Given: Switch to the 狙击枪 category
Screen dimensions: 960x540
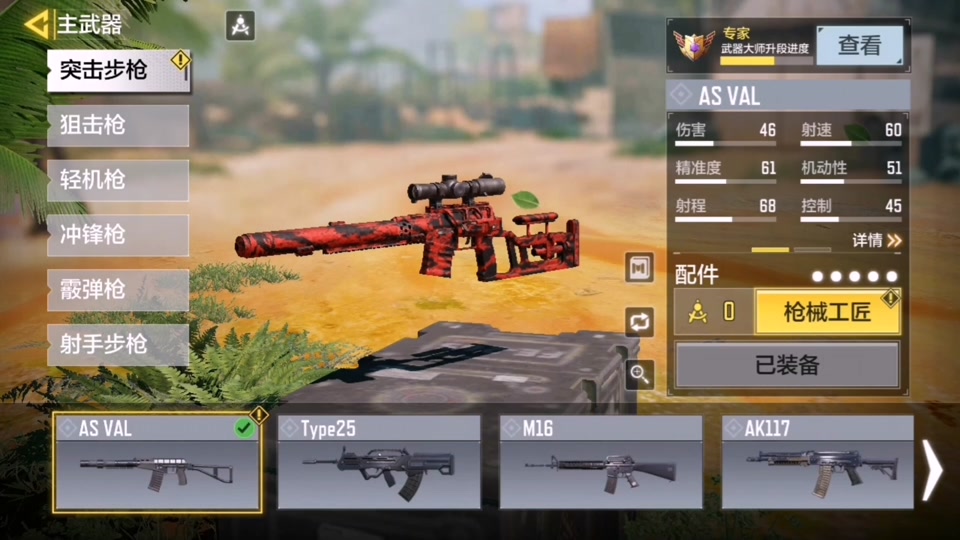Looking at the screenshot, I should pos(118,125).
